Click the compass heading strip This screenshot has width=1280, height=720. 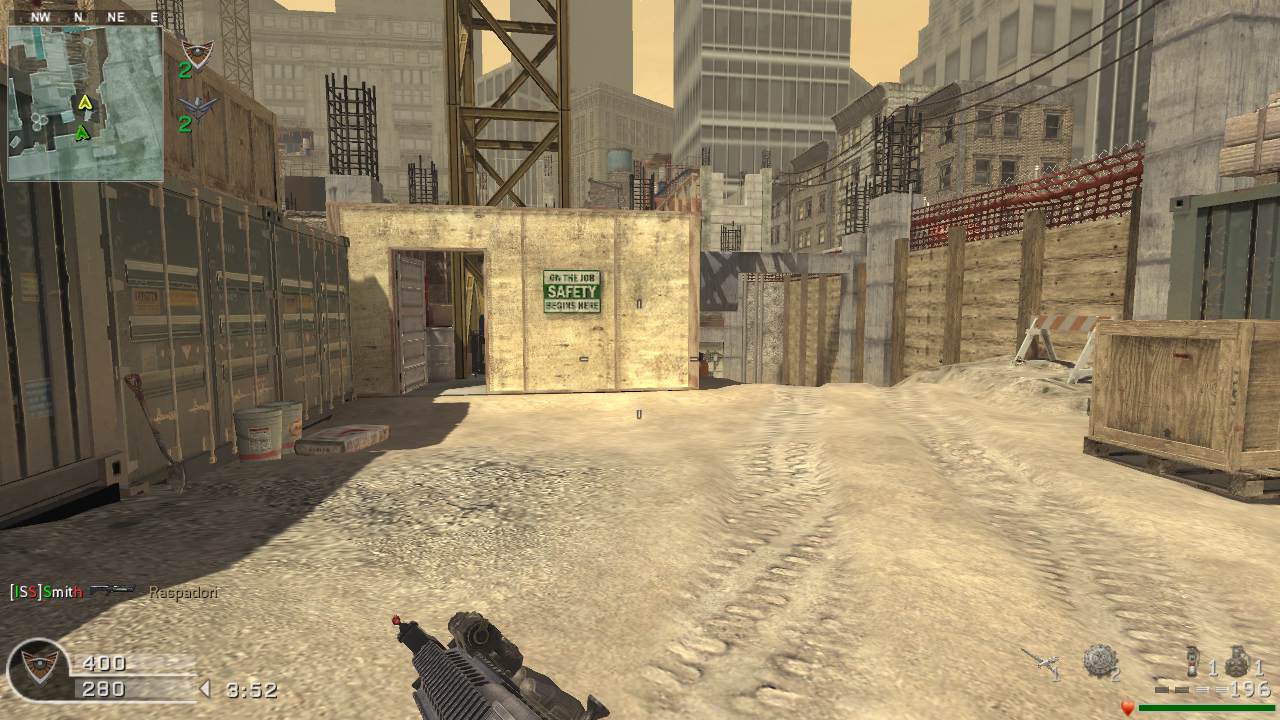coord(85,17)
